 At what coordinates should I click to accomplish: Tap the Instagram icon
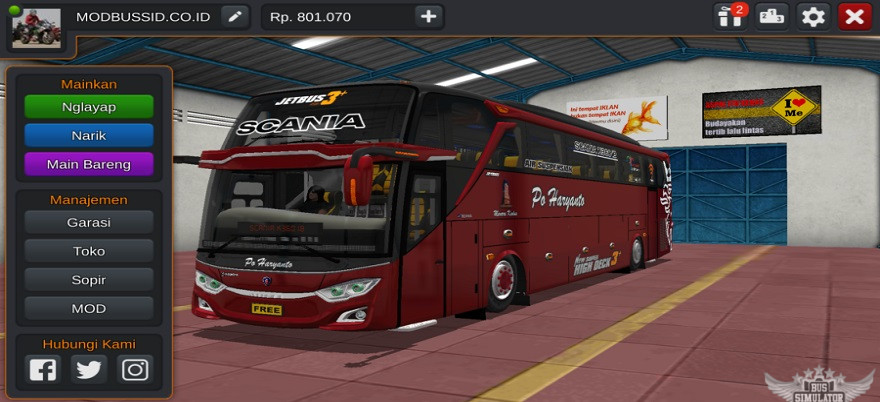coord(135,369)
